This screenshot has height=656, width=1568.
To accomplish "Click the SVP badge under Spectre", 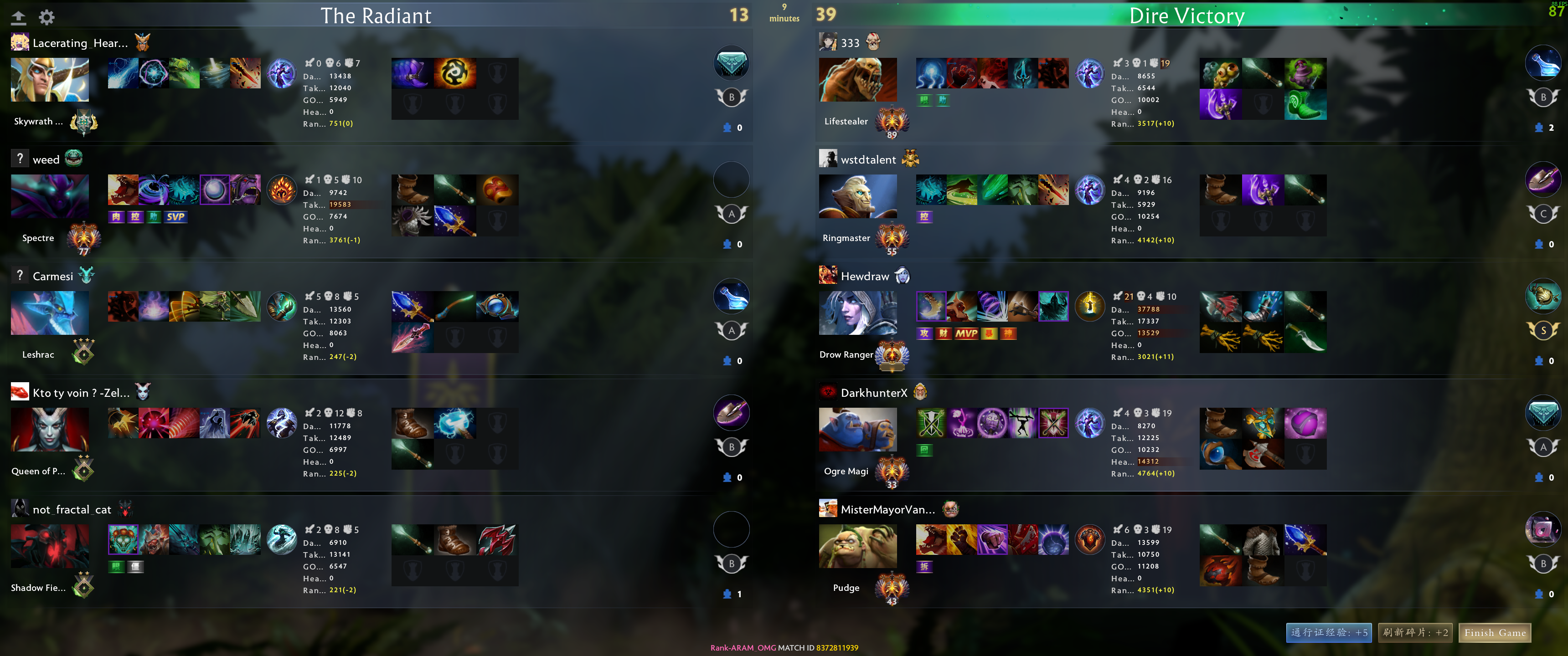I will (175, 217).
